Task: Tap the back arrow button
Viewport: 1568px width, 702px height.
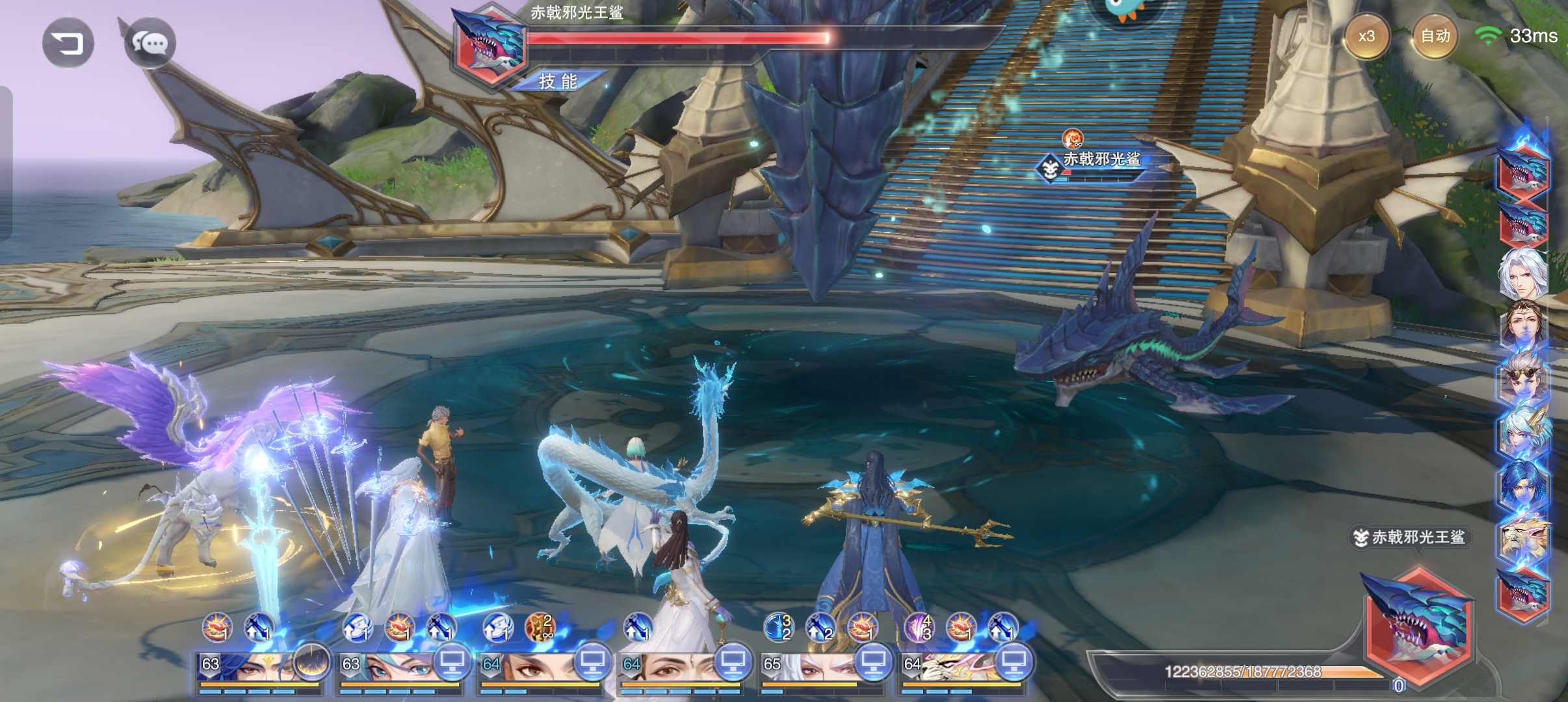Action: click(68, 44)
